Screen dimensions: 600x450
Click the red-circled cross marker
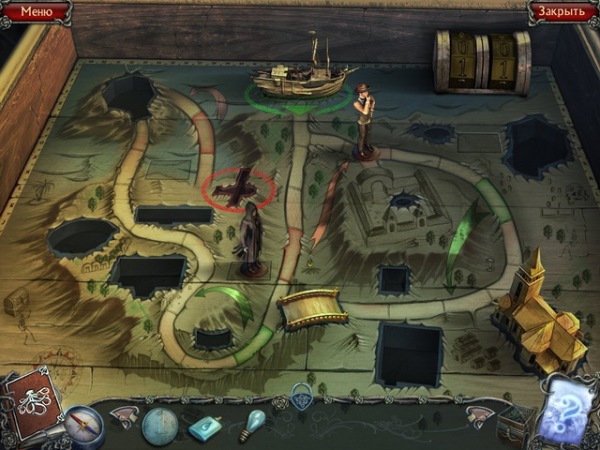pos(239,187)
